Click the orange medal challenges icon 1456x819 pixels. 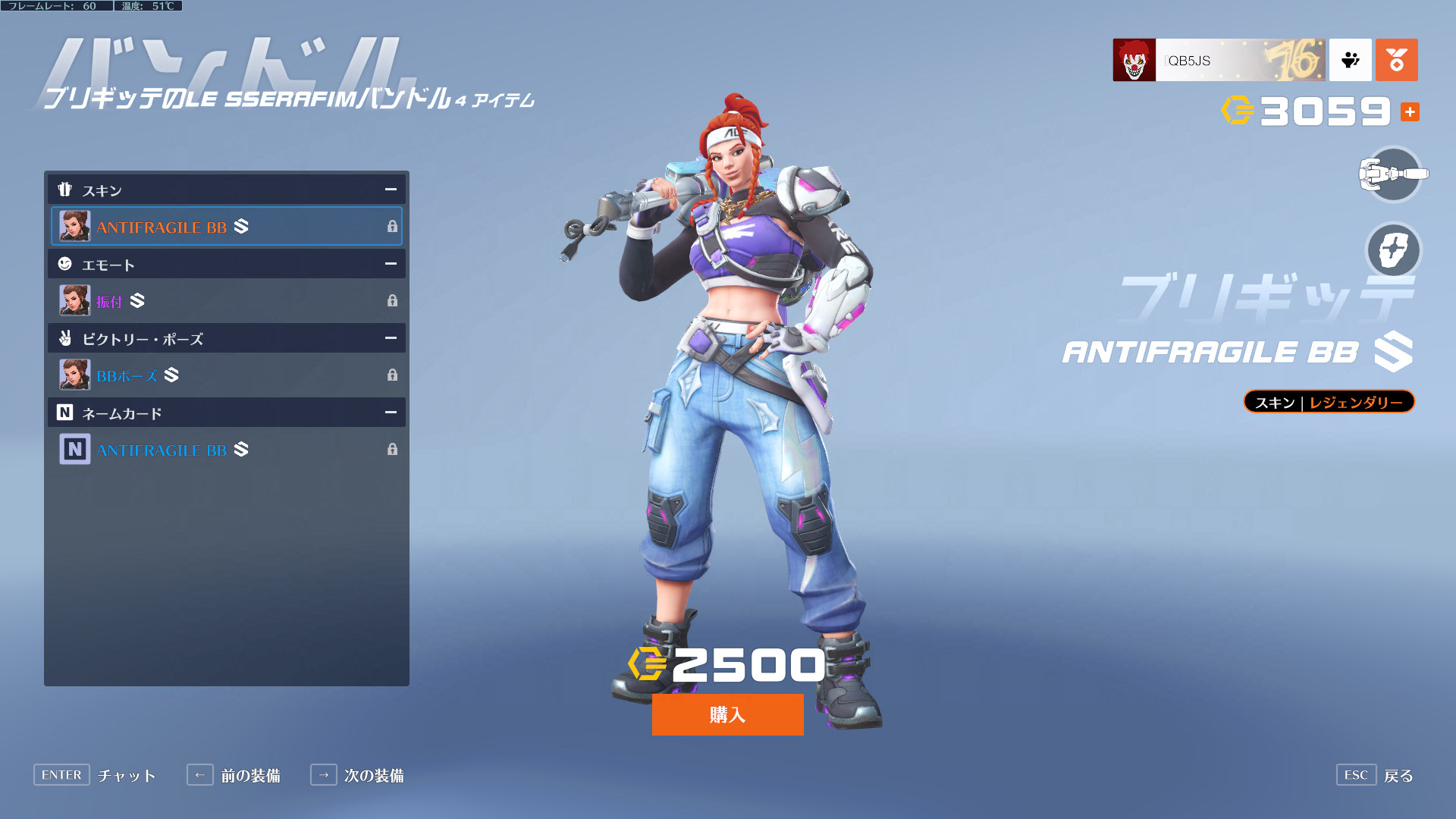click(1396, 60)
